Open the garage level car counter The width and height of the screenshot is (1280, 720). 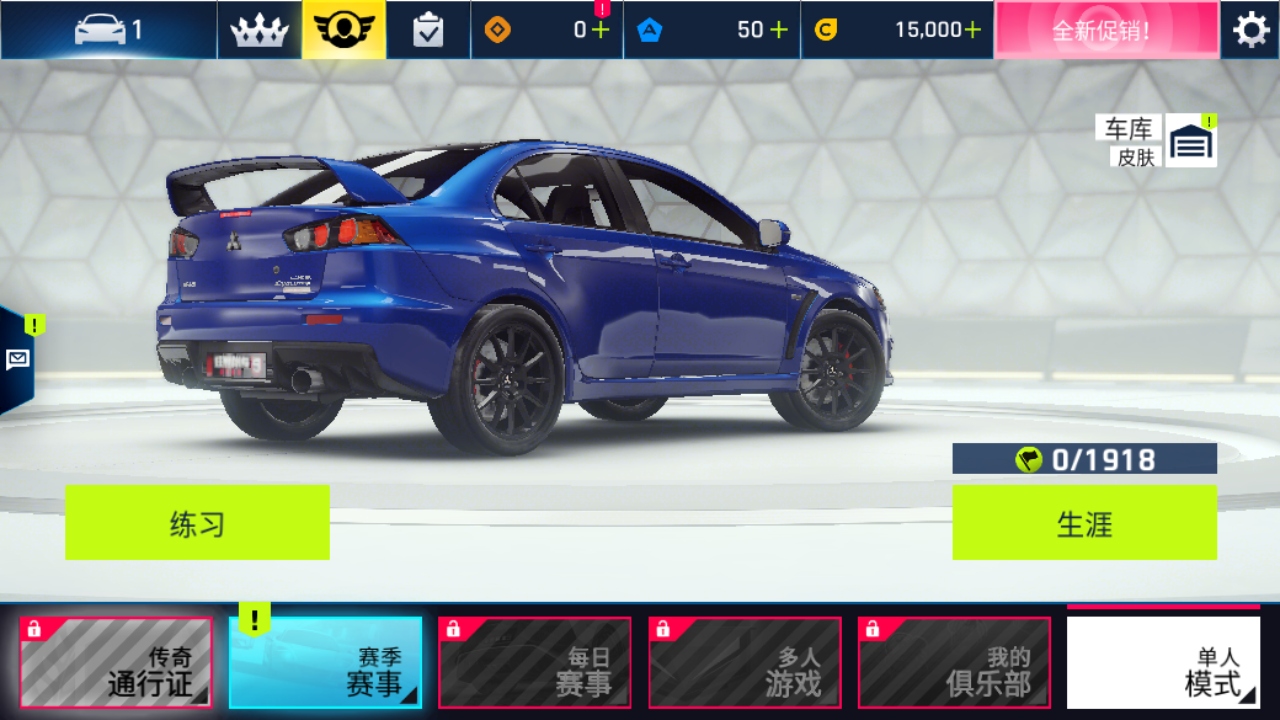pyautogui.click(x=108, y=30)
